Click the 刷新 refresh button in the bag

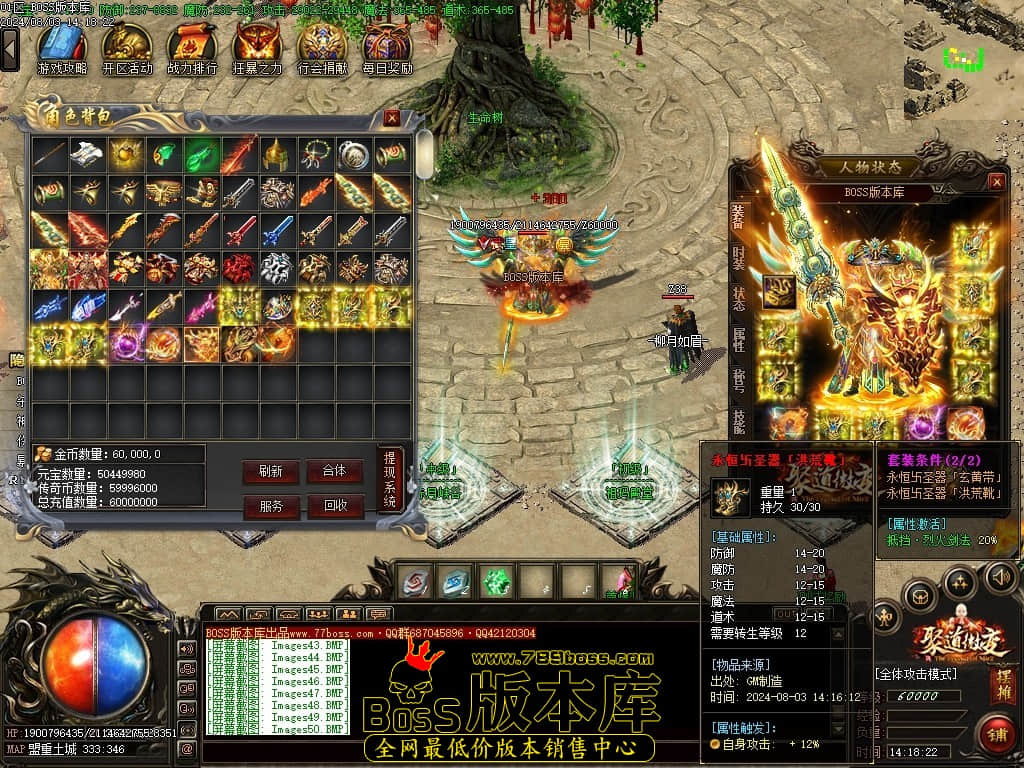(x=270, y=471)
